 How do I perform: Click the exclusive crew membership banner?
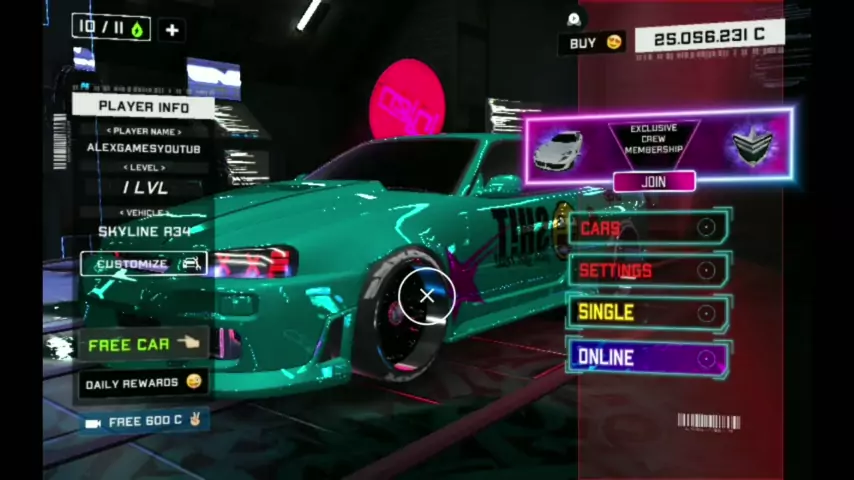tap(657, 143)
